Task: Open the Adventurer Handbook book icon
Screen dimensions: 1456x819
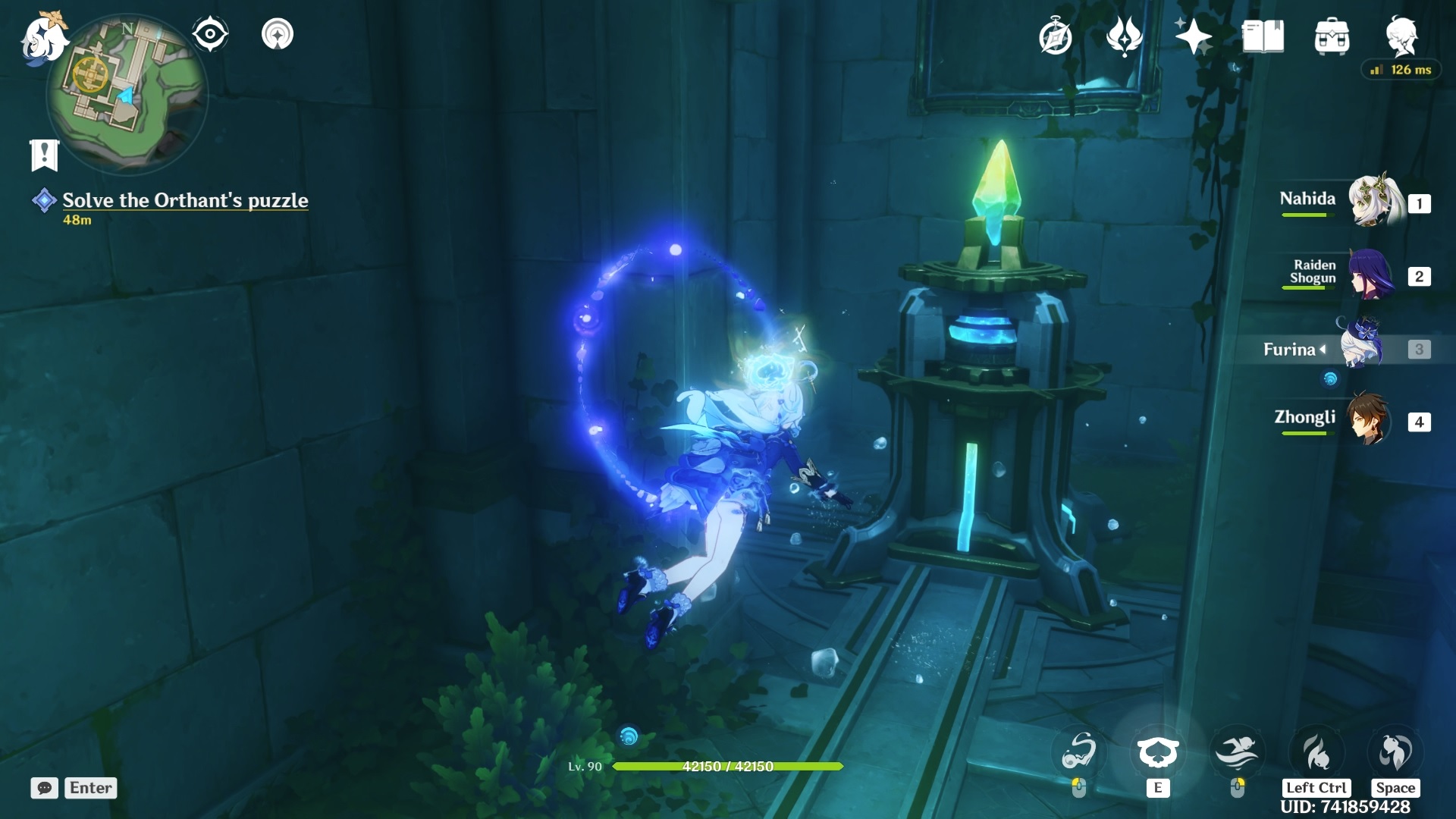Action: [1263, 36]
